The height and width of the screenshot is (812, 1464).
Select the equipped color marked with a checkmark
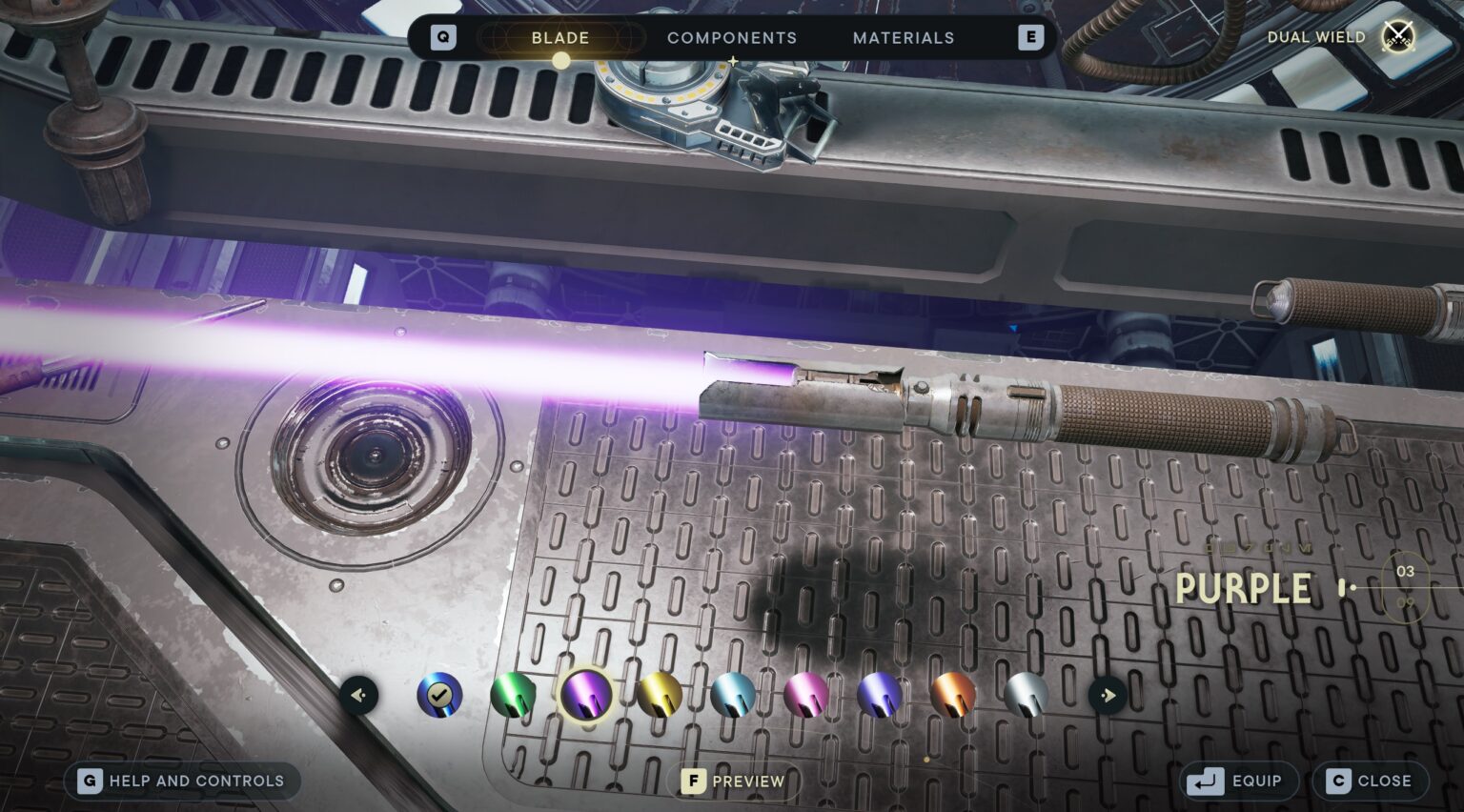437,695
